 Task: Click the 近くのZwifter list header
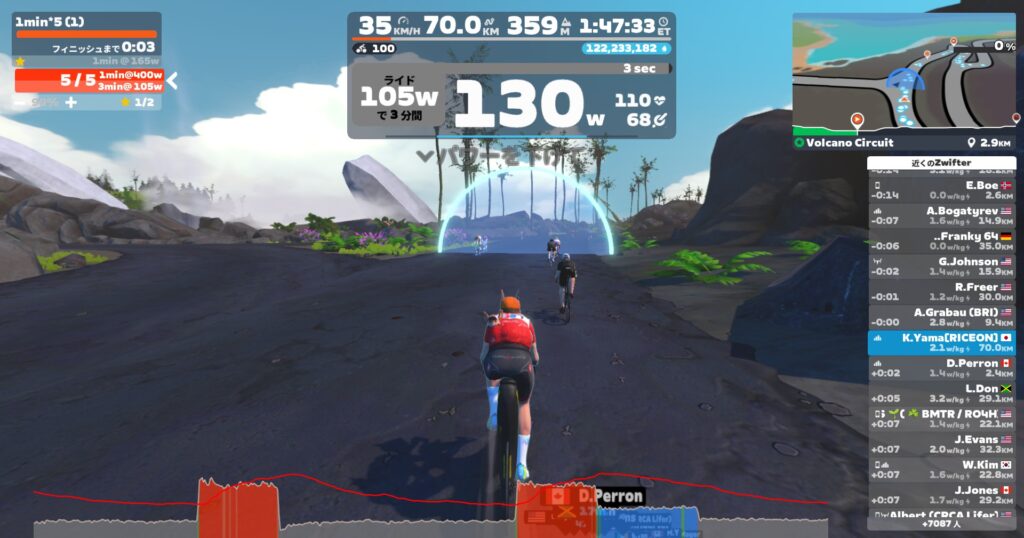[941, 163]
